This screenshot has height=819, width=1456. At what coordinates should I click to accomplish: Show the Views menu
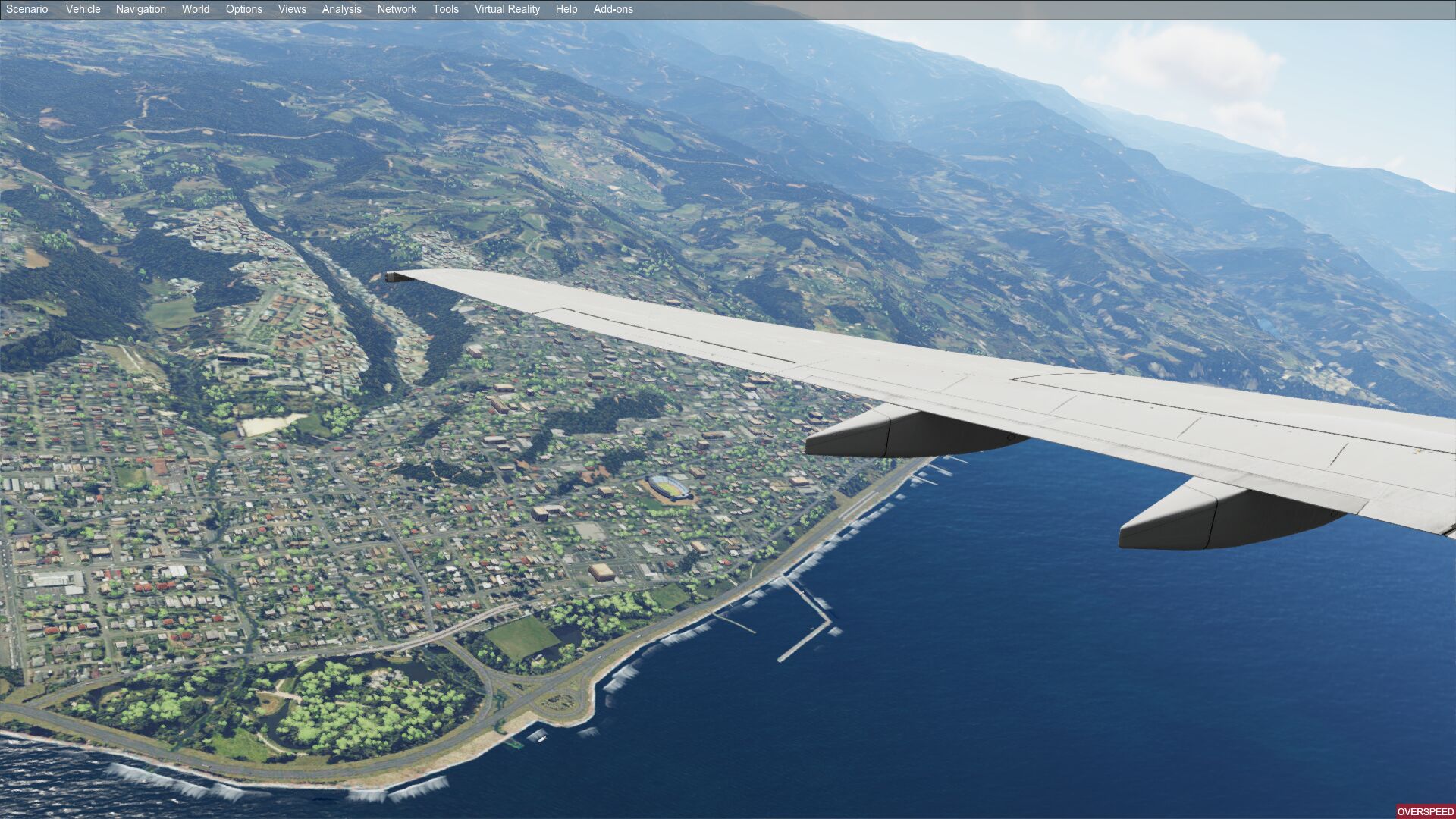coord(292,9)
